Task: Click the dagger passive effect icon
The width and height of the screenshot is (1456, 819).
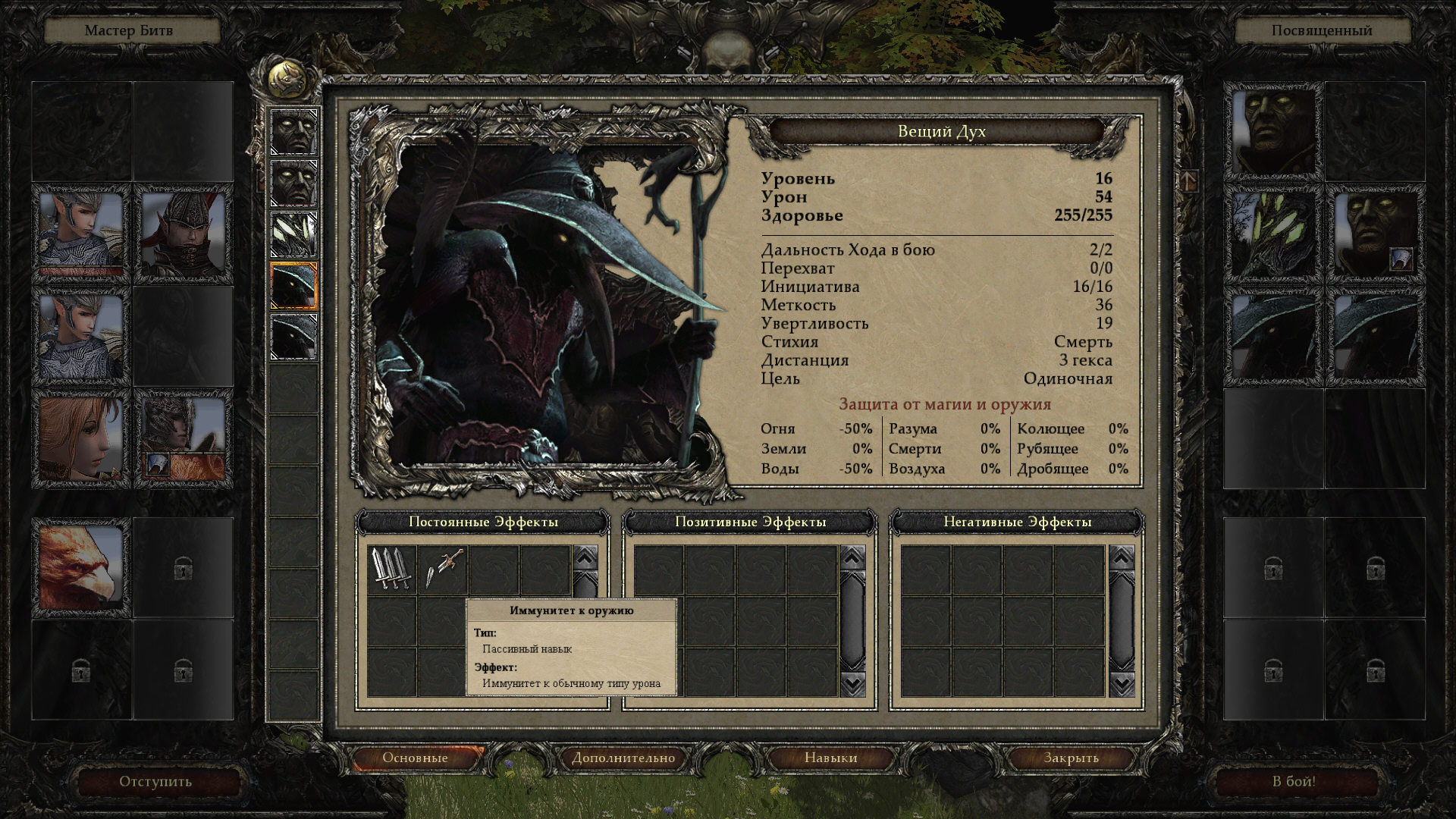Action: 443,569
